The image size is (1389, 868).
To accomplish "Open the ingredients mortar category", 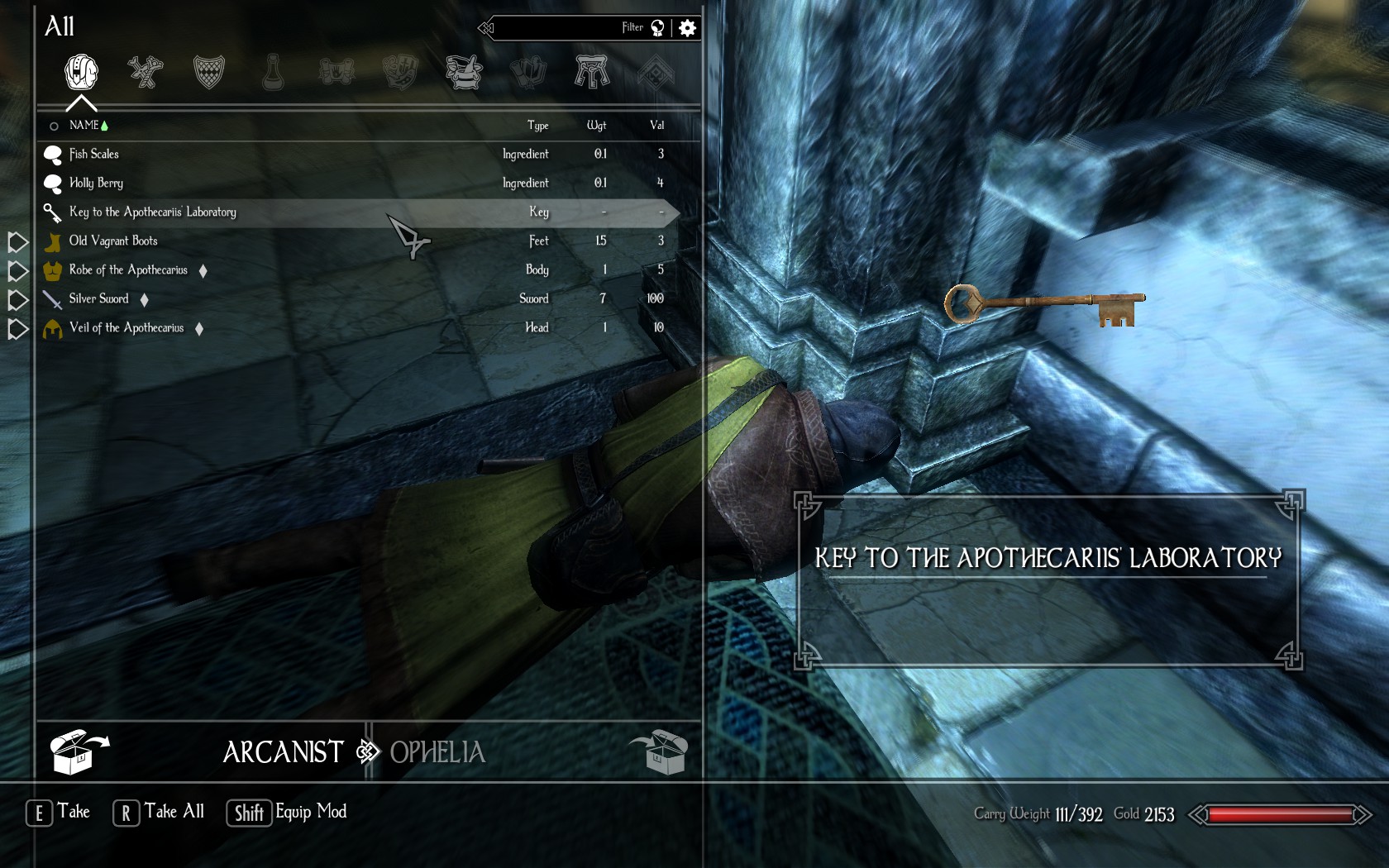I will coord(465,73).
